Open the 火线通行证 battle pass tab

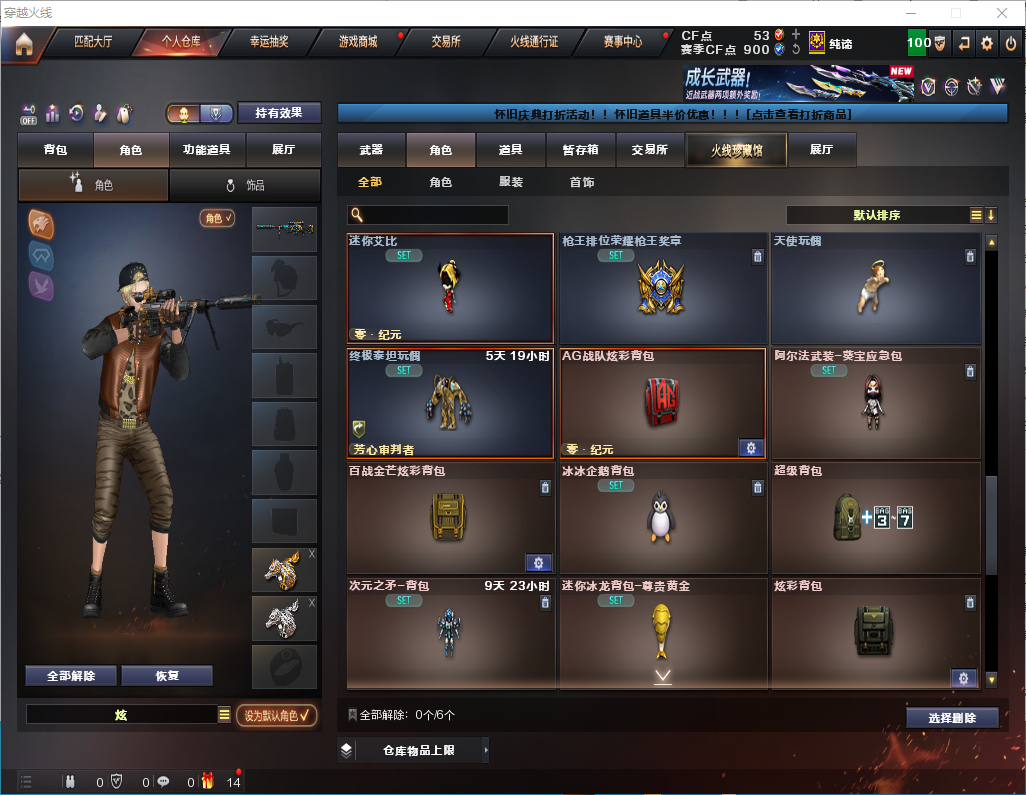534,42
